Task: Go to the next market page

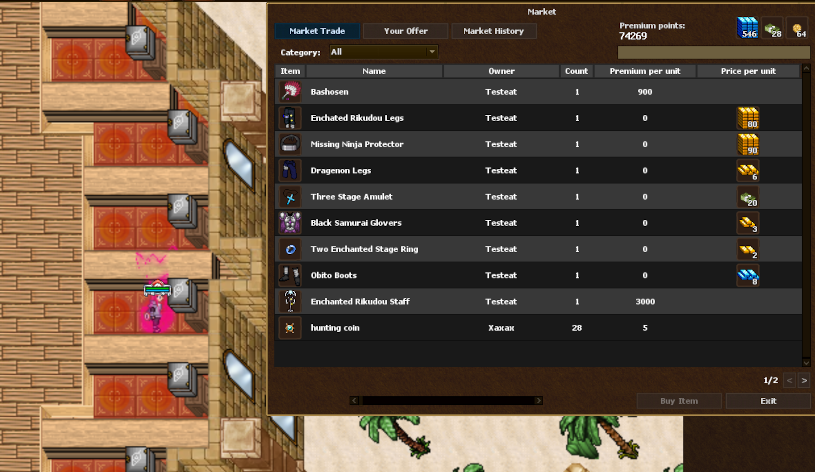Action: (803, 380)
